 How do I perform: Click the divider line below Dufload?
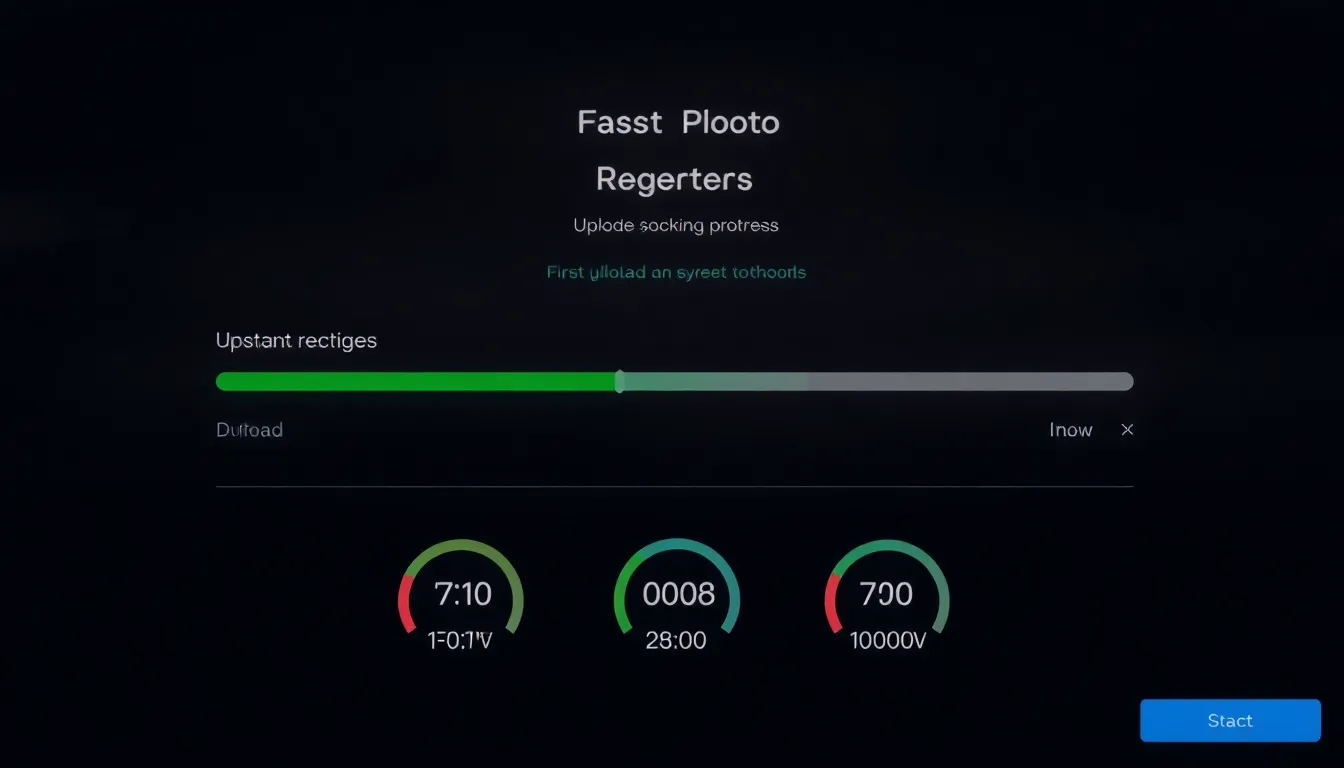pyautogui.click(x=675, y=487)
